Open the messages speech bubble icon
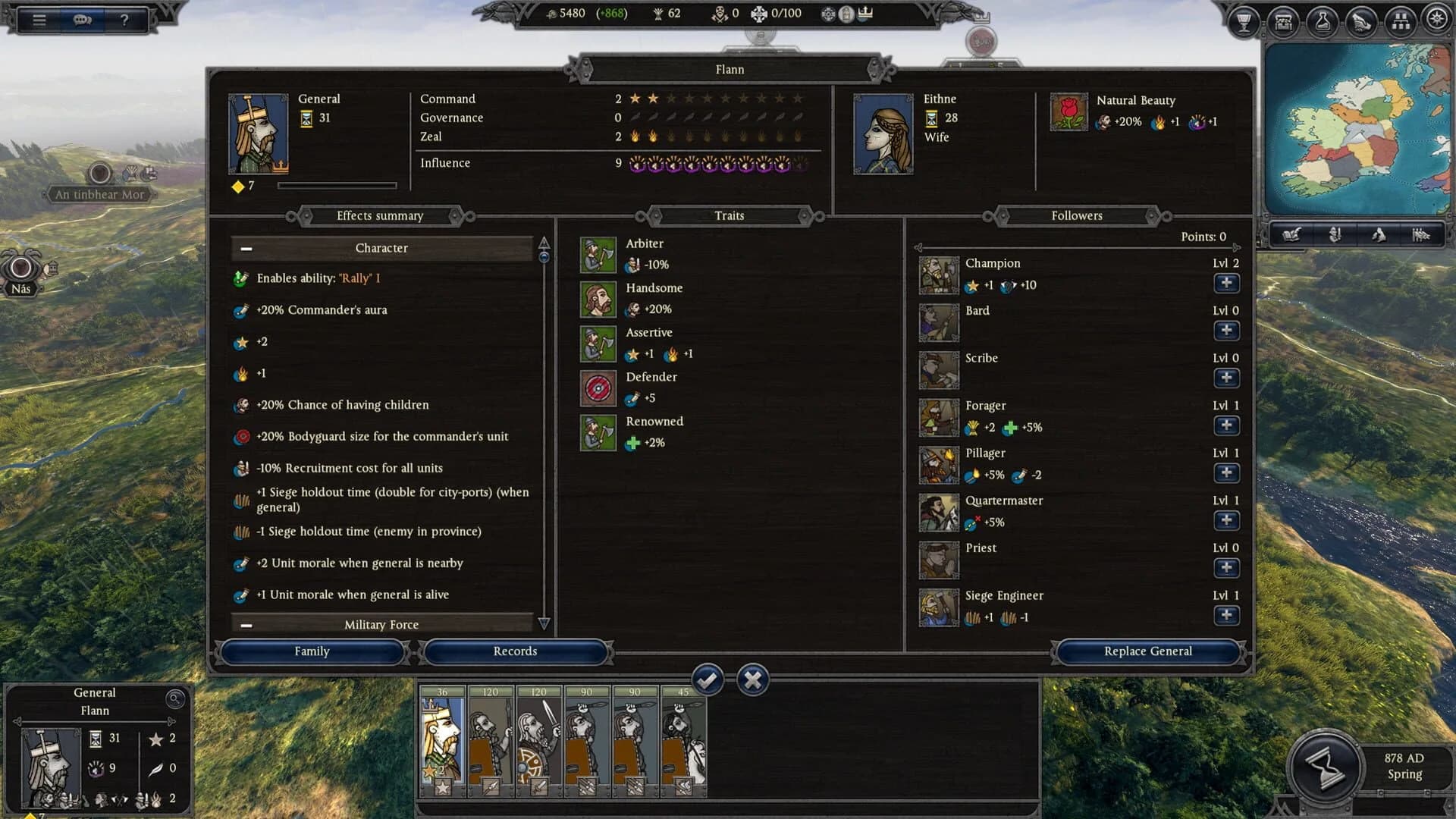The height and width of the screenshot is (819, 1456). (83, 19)
